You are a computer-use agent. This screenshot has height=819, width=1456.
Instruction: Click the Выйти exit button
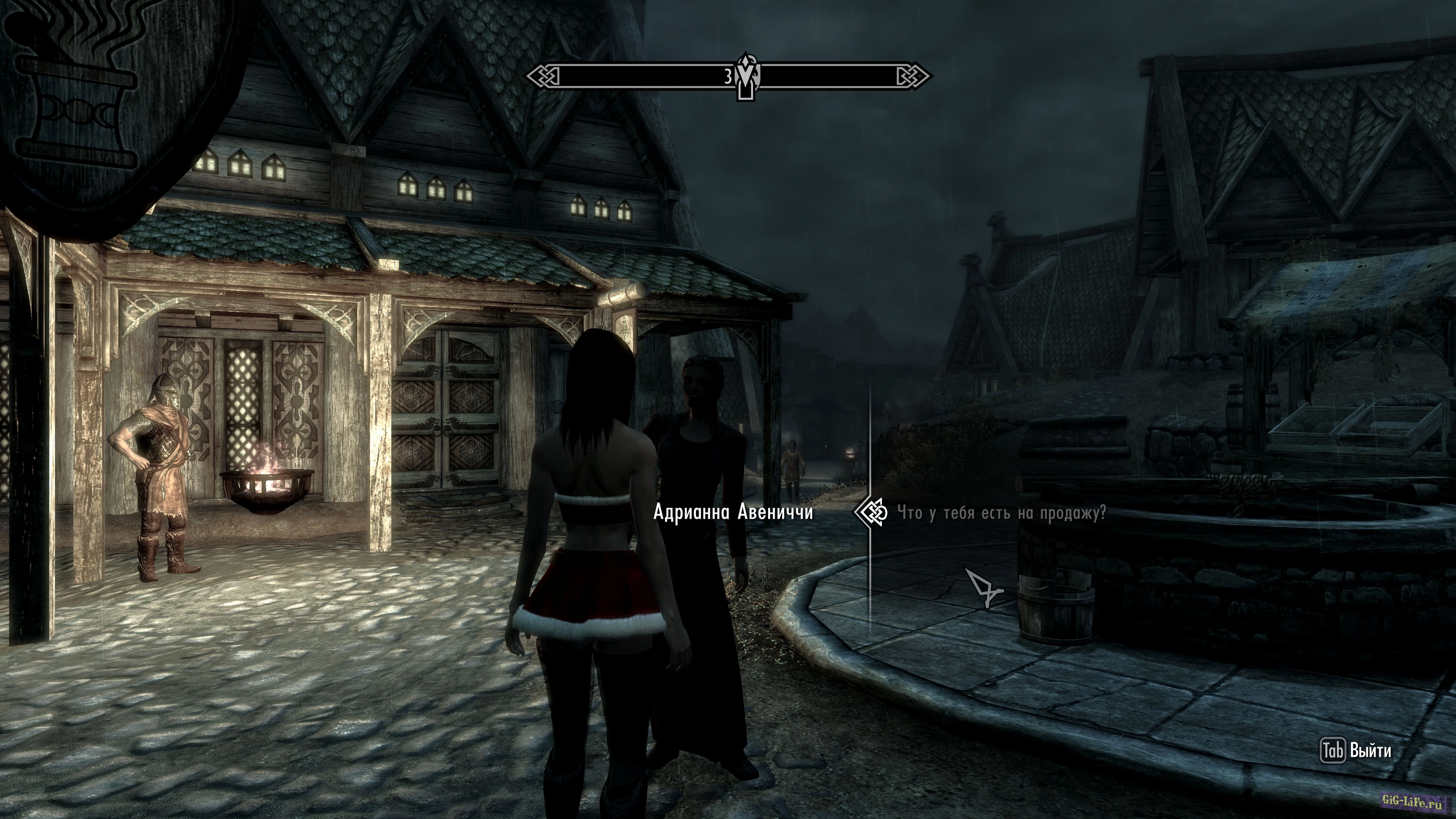click(x=1356, y=751)
